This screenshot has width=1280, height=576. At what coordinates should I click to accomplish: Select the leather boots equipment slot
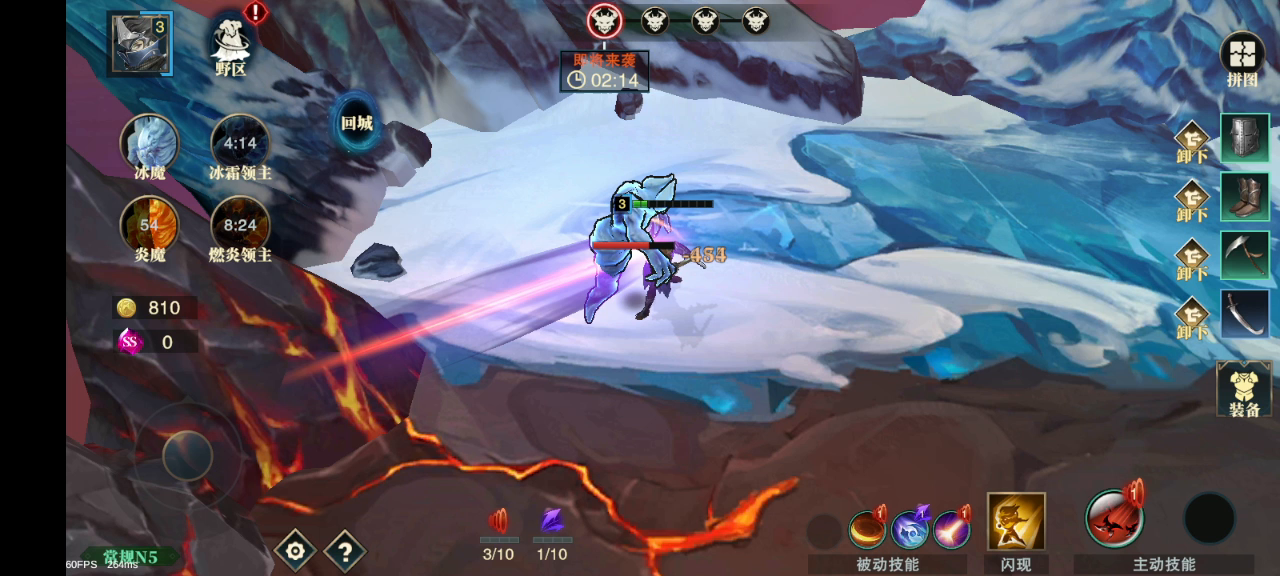tap(1245, 196)
